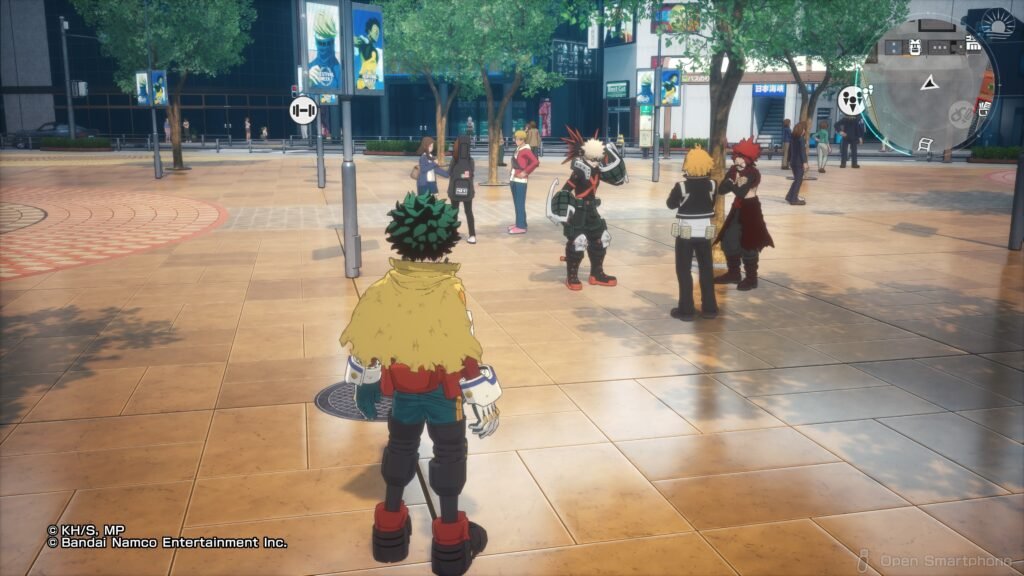This screenshot has width=1024, height=576.
Task: Tap the Open Smartphone prompt
Action: (x=936, y=561)
